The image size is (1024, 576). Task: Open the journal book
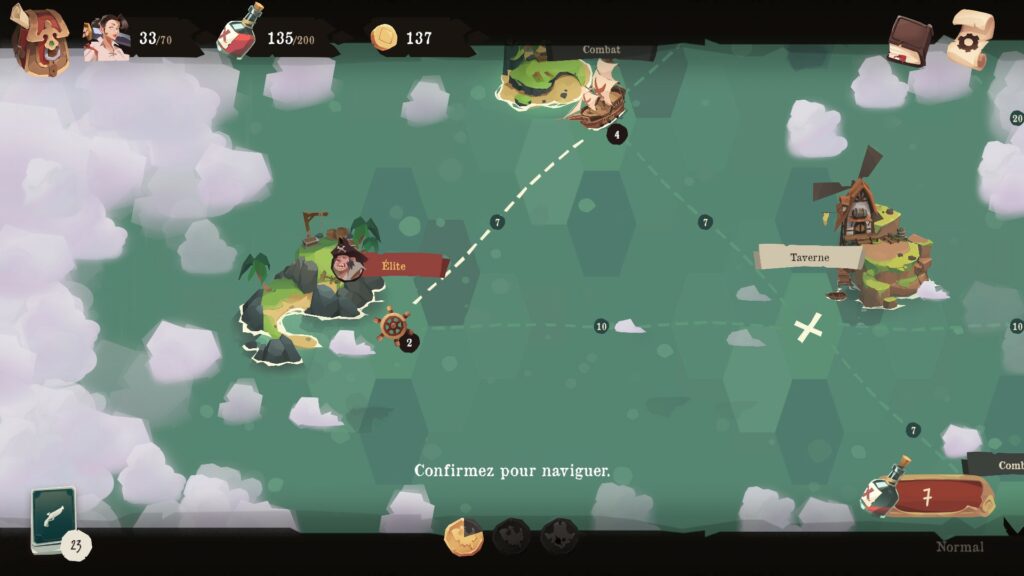click(908, 41)
